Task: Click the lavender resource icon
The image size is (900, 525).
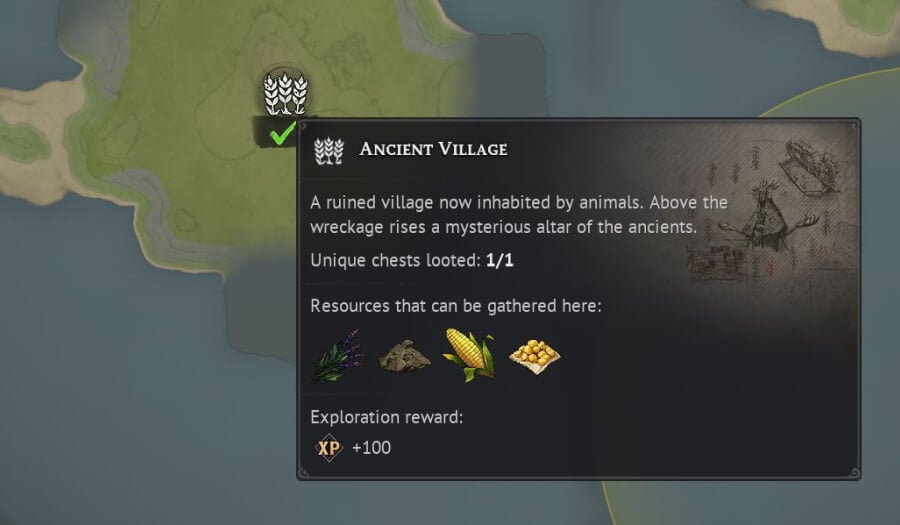Action: pyautogui.click(x=336, y=355)
